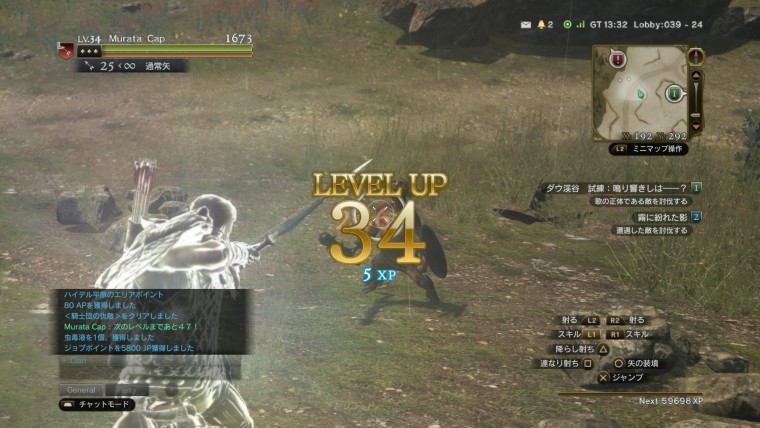Switch to the Party chat tab
This screenshot has height=428, width=760.
(128, 389)
